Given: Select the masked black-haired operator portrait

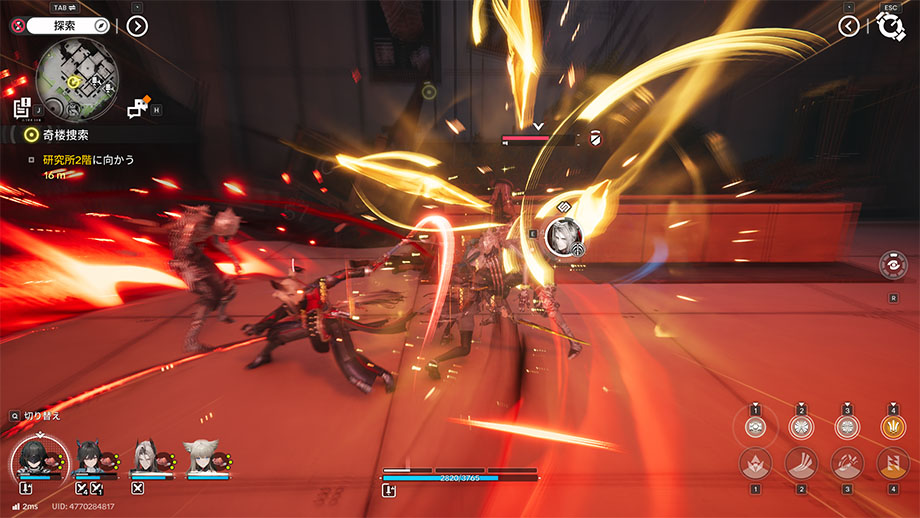Looking at the screenshot, I should [38, 459].
